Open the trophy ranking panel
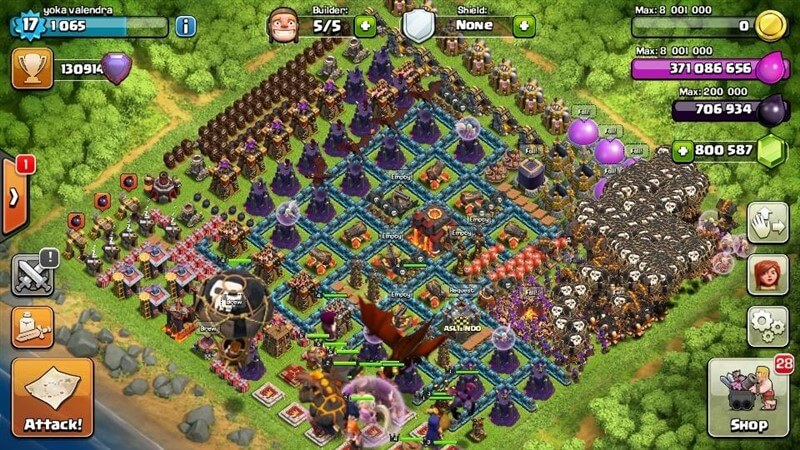 [x=32, y=69]
